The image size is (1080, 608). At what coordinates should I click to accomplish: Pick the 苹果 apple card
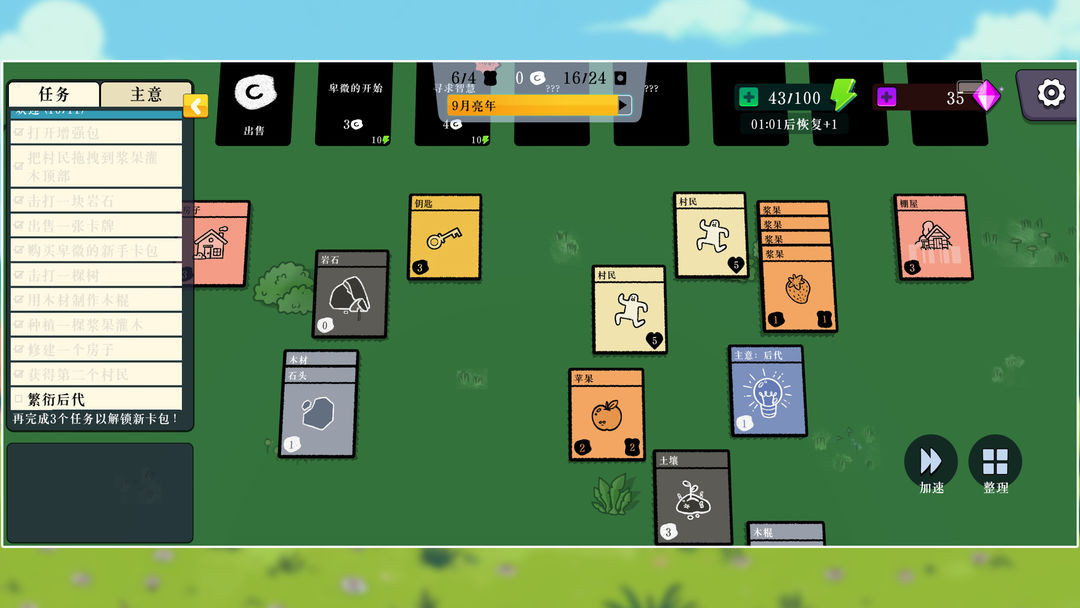click(x=606, y=416)
